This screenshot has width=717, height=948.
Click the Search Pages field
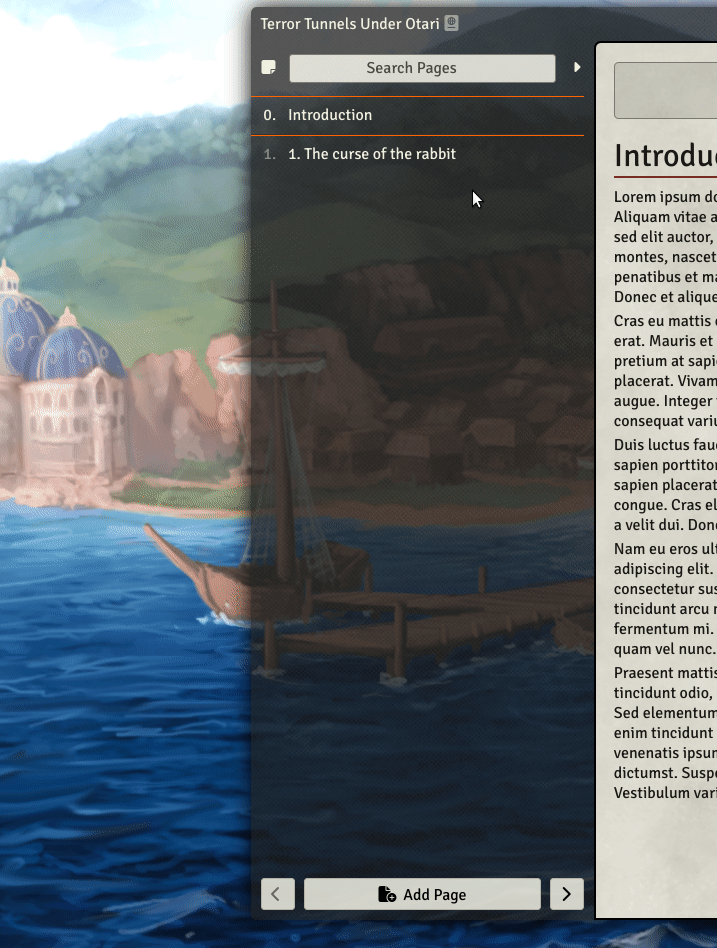pos(422,68)
